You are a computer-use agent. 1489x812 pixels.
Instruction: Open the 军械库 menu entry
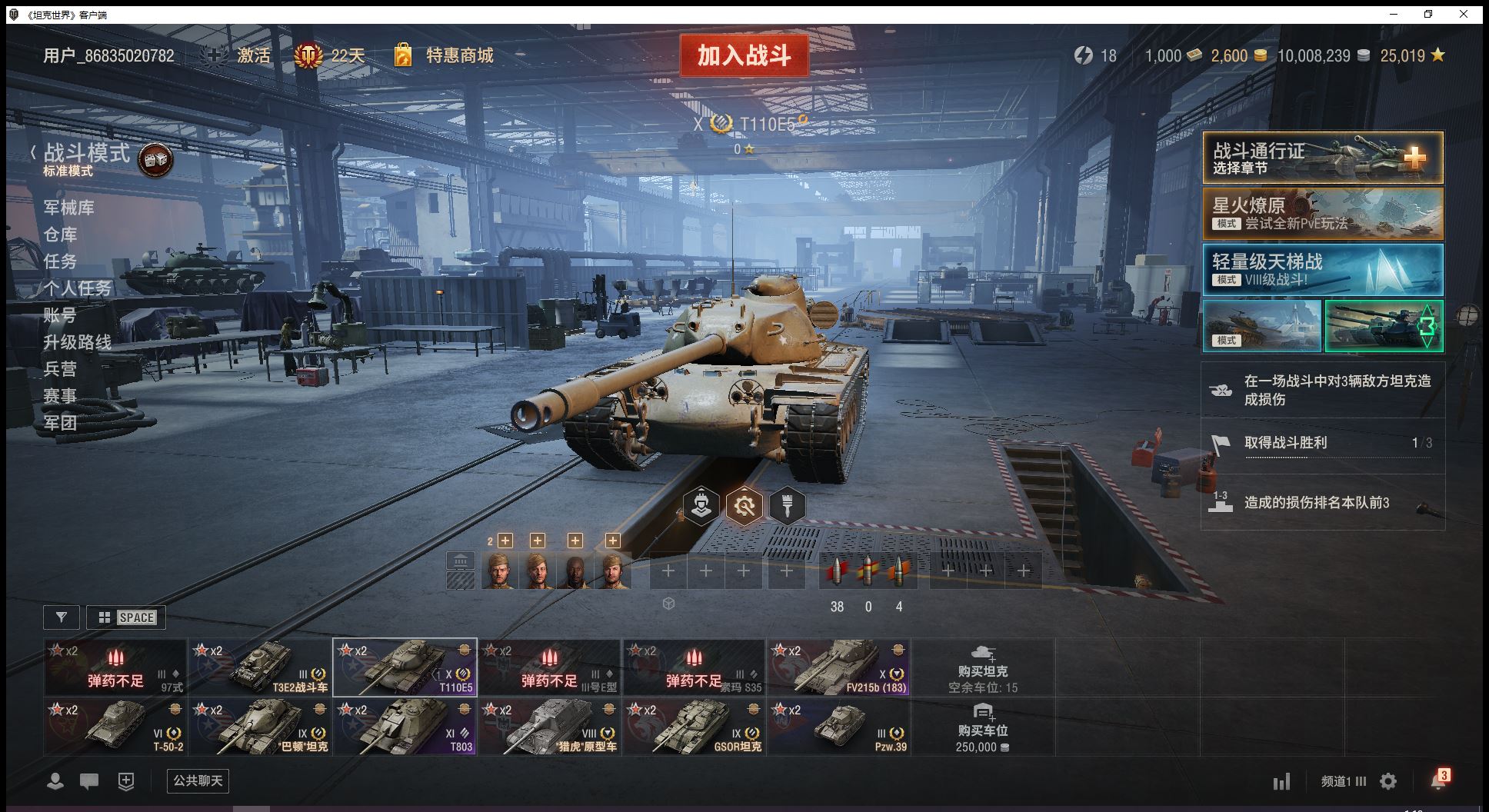click(69, 208)
